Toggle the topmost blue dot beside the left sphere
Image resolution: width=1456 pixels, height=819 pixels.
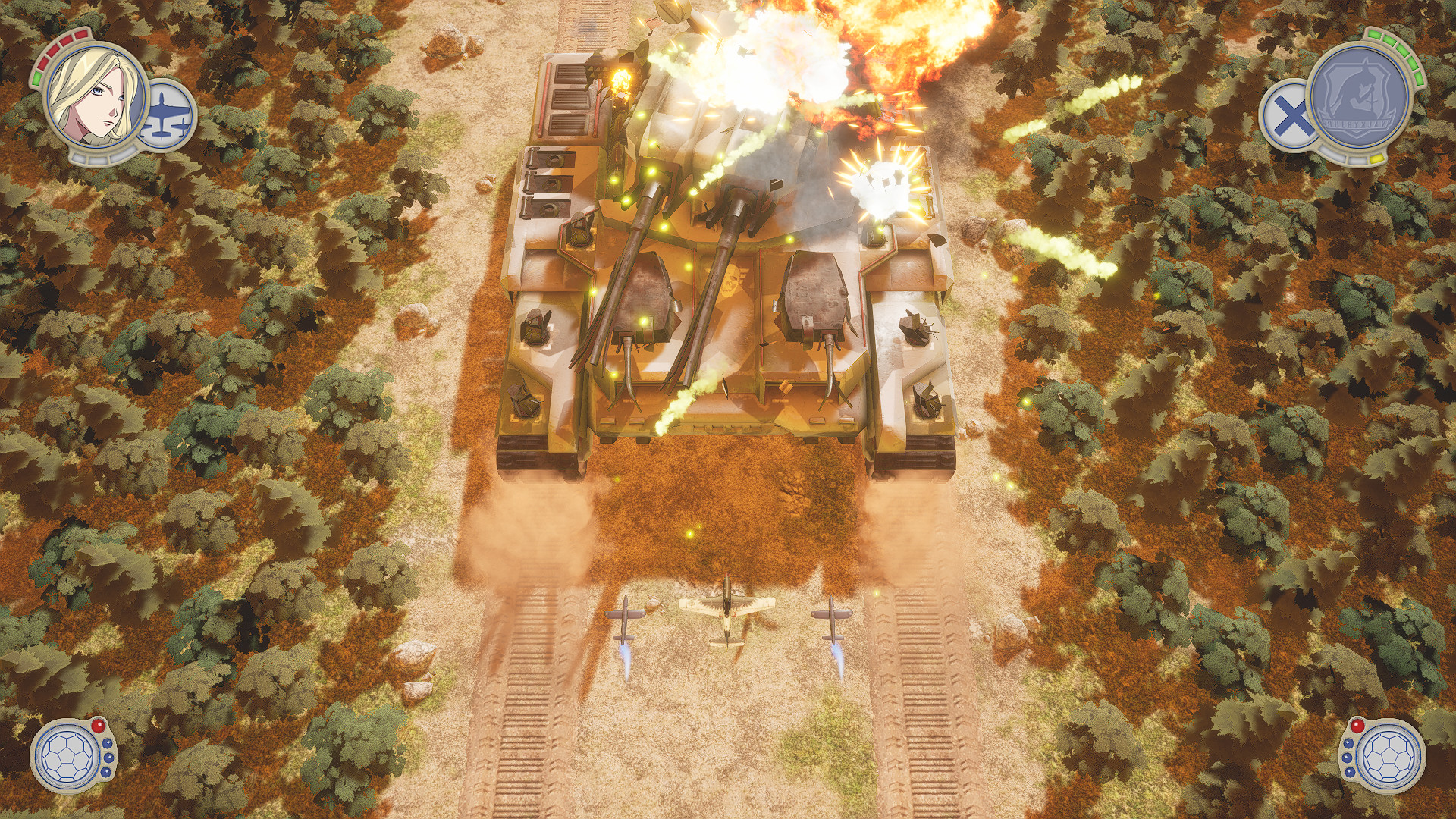107,743
